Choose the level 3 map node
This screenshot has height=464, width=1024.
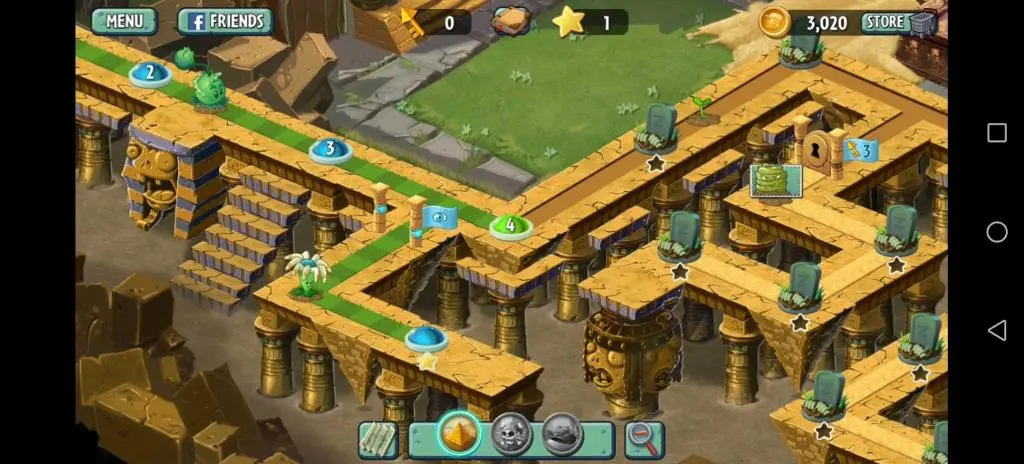click(x=329, y=150)
